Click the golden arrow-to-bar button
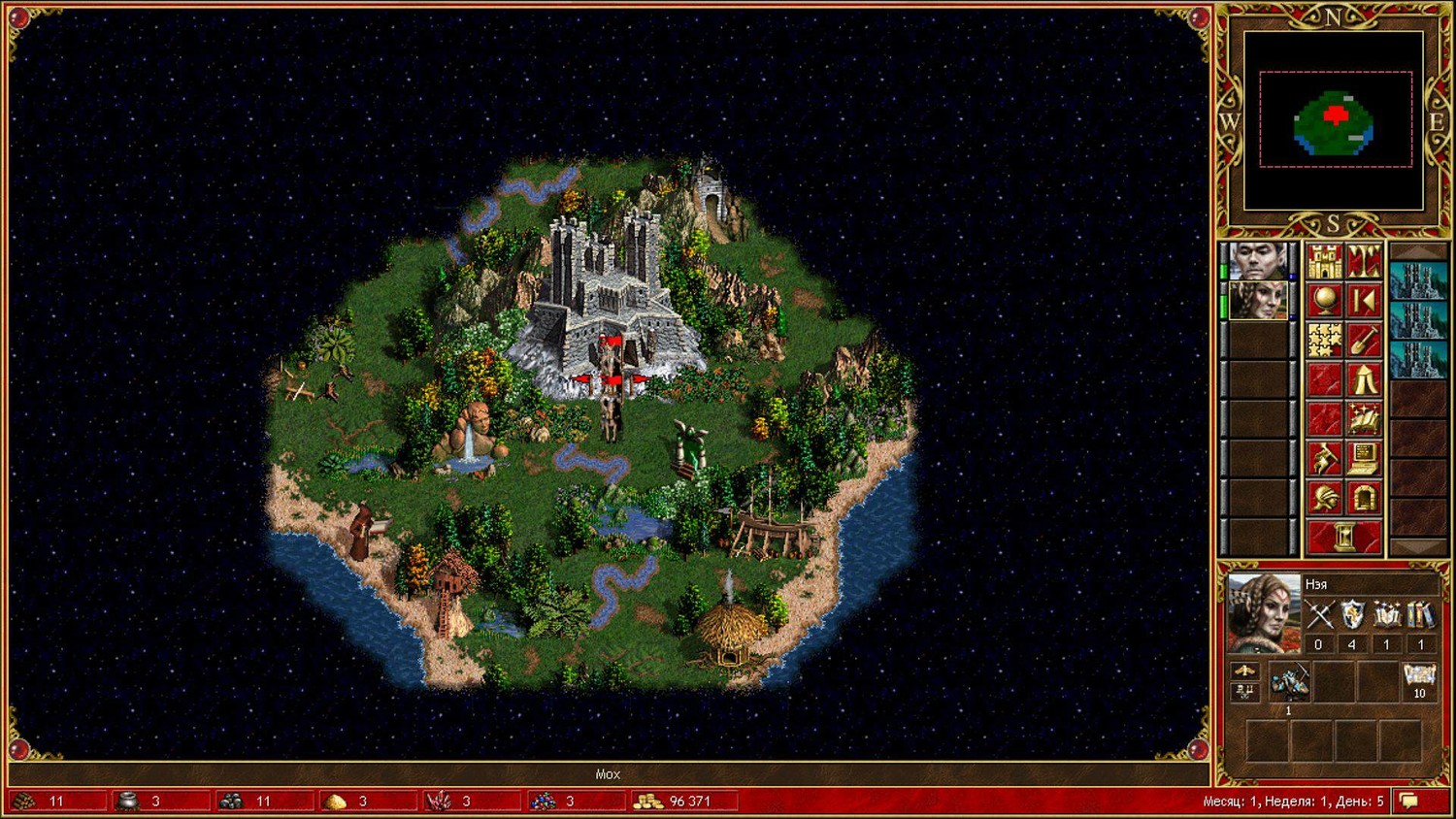The height and width of the screenshot is (819, 1456). point(1364,302)
